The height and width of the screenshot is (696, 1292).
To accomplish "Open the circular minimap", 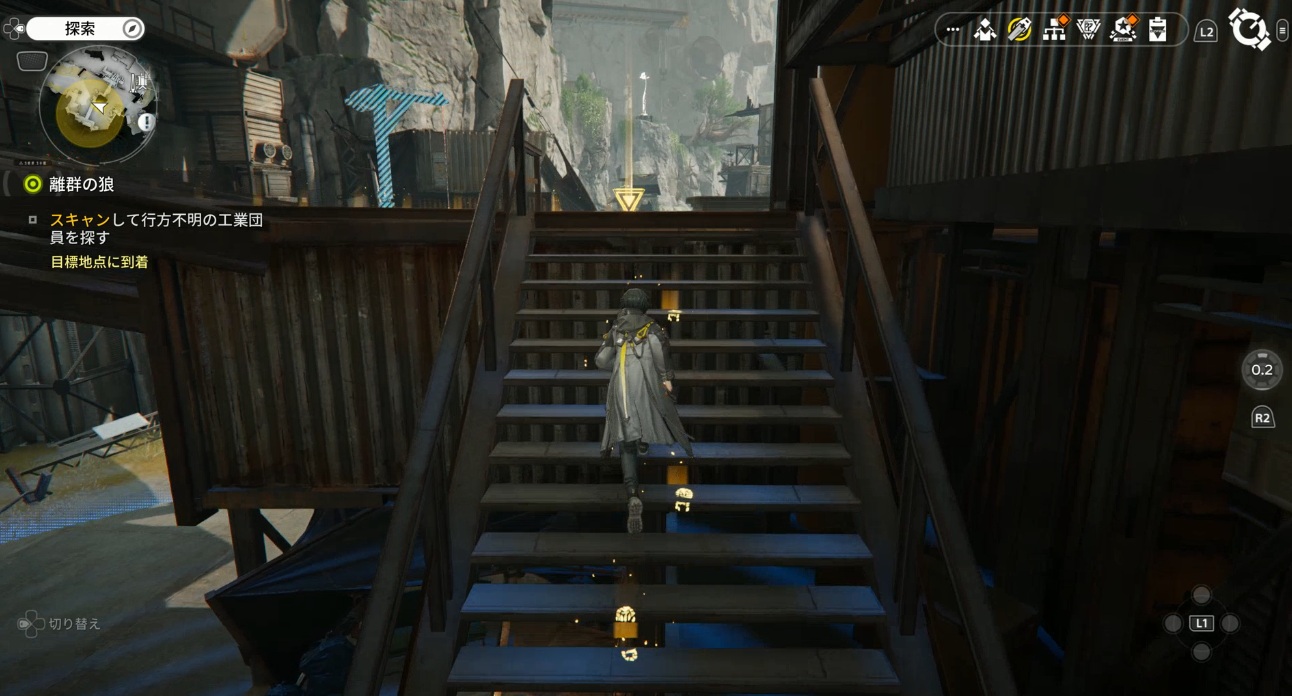I will point(97,105).
